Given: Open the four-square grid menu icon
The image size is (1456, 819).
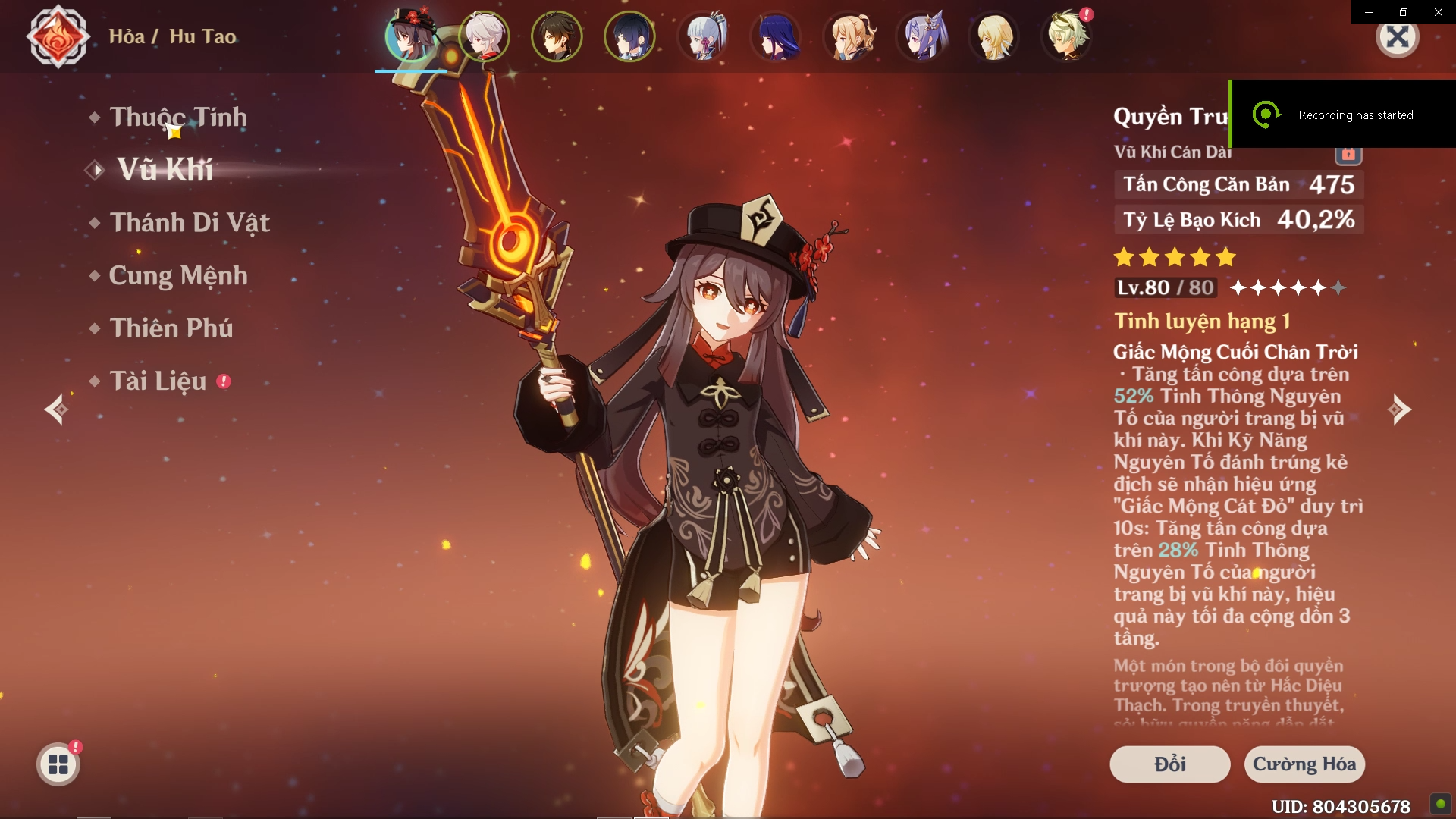Looking at the screenshot, I should pos(58,764).
